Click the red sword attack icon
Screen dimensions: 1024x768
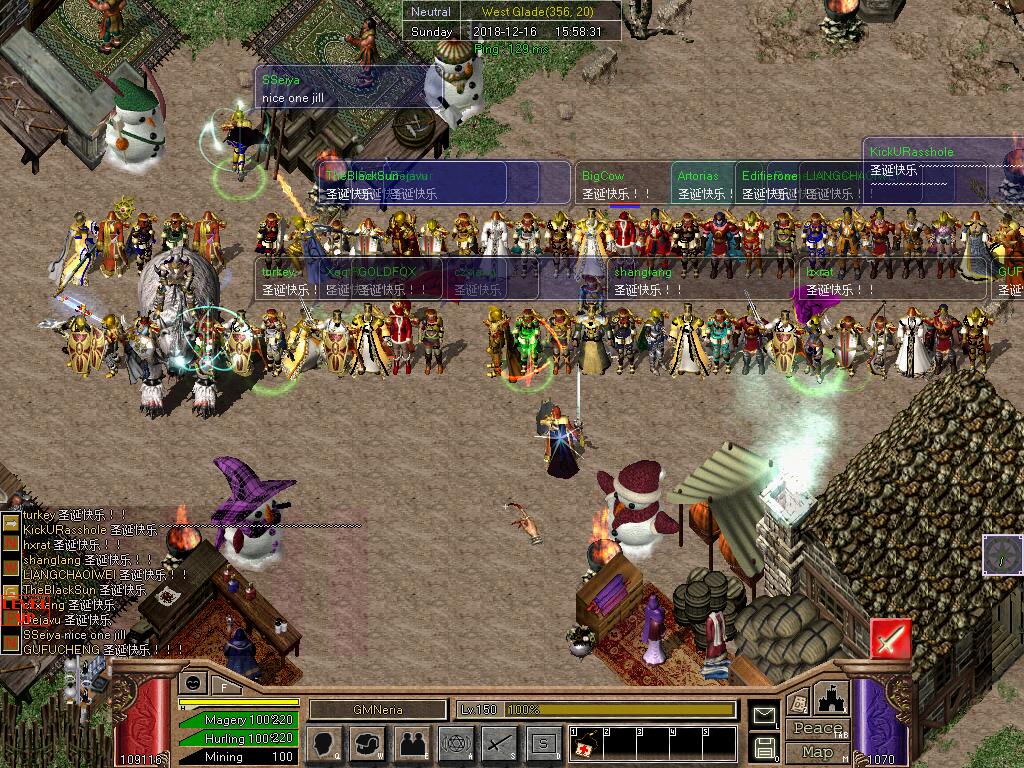tap(890, 638)
